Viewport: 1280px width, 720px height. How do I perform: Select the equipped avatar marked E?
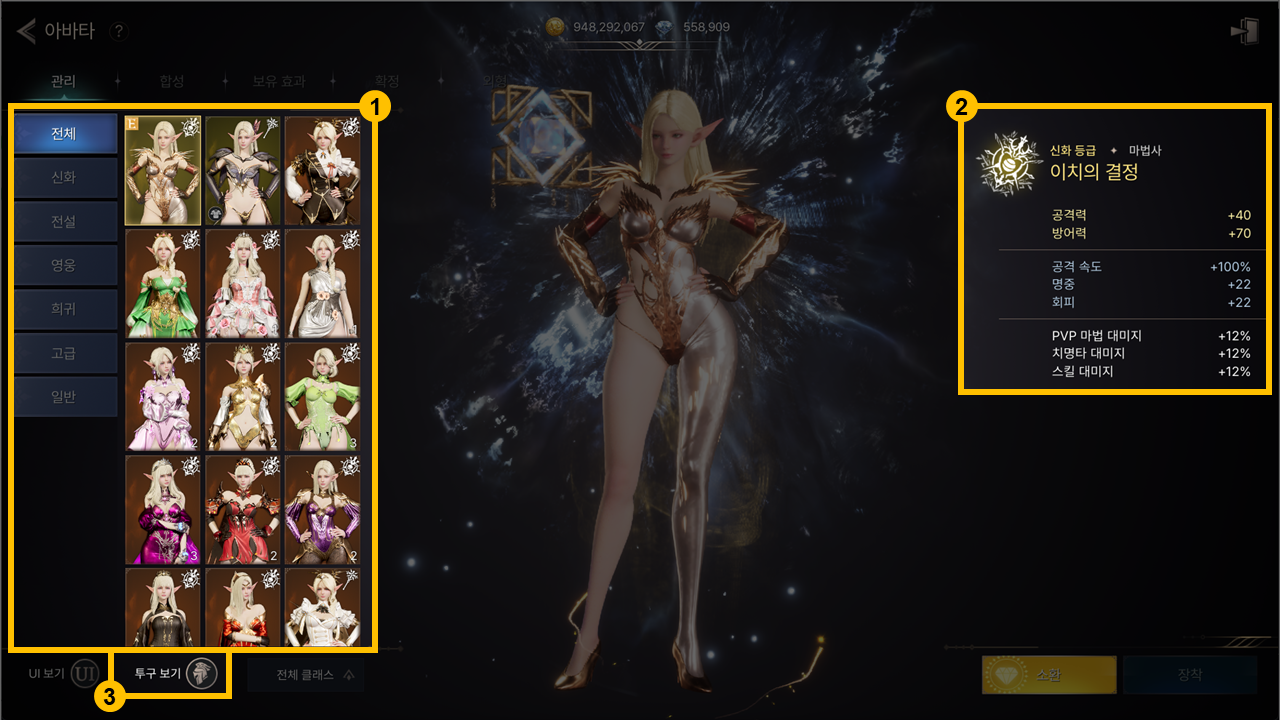(x=163, y=170)
